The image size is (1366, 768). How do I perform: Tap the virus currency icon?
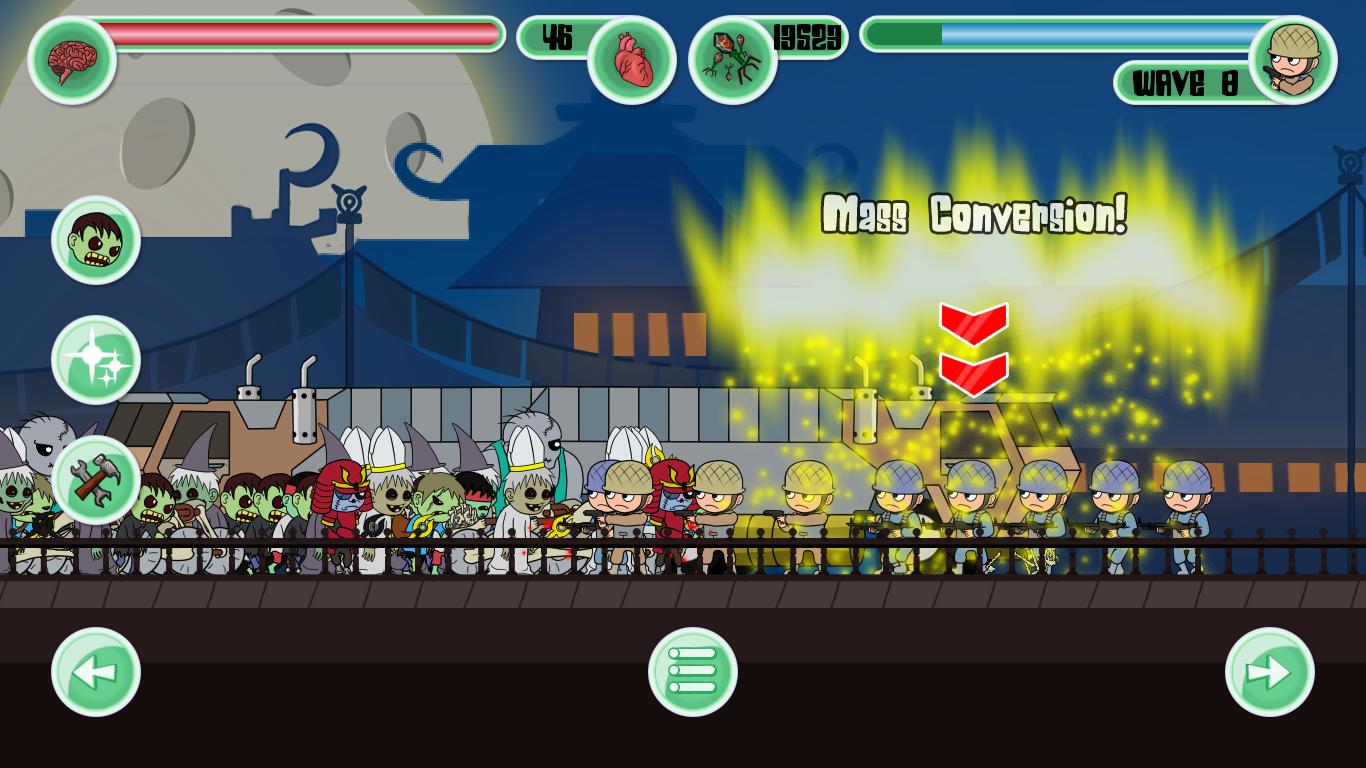point(733,60)
